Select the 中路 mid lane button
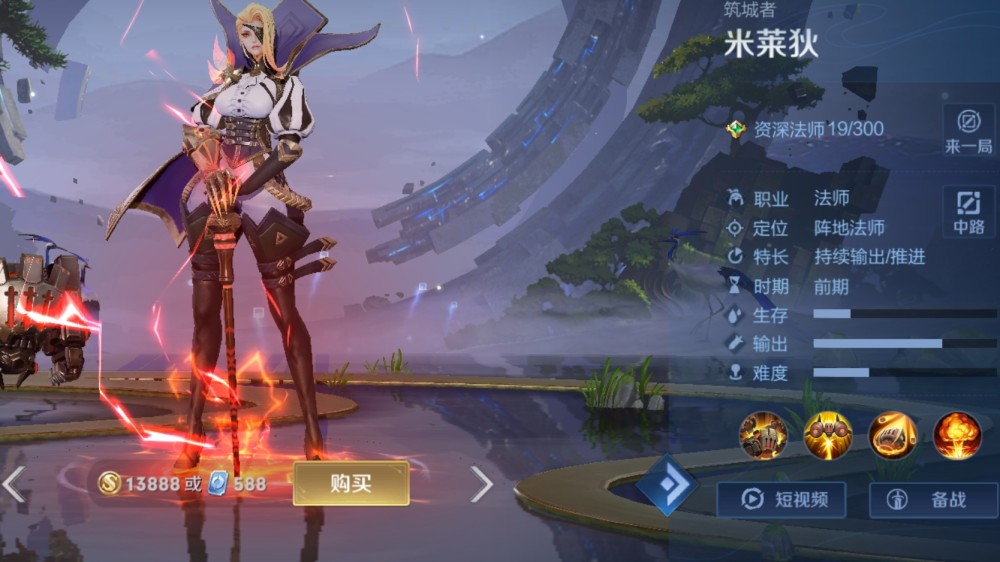Viewport: 1000px width, 562px height. pos(968,211)
